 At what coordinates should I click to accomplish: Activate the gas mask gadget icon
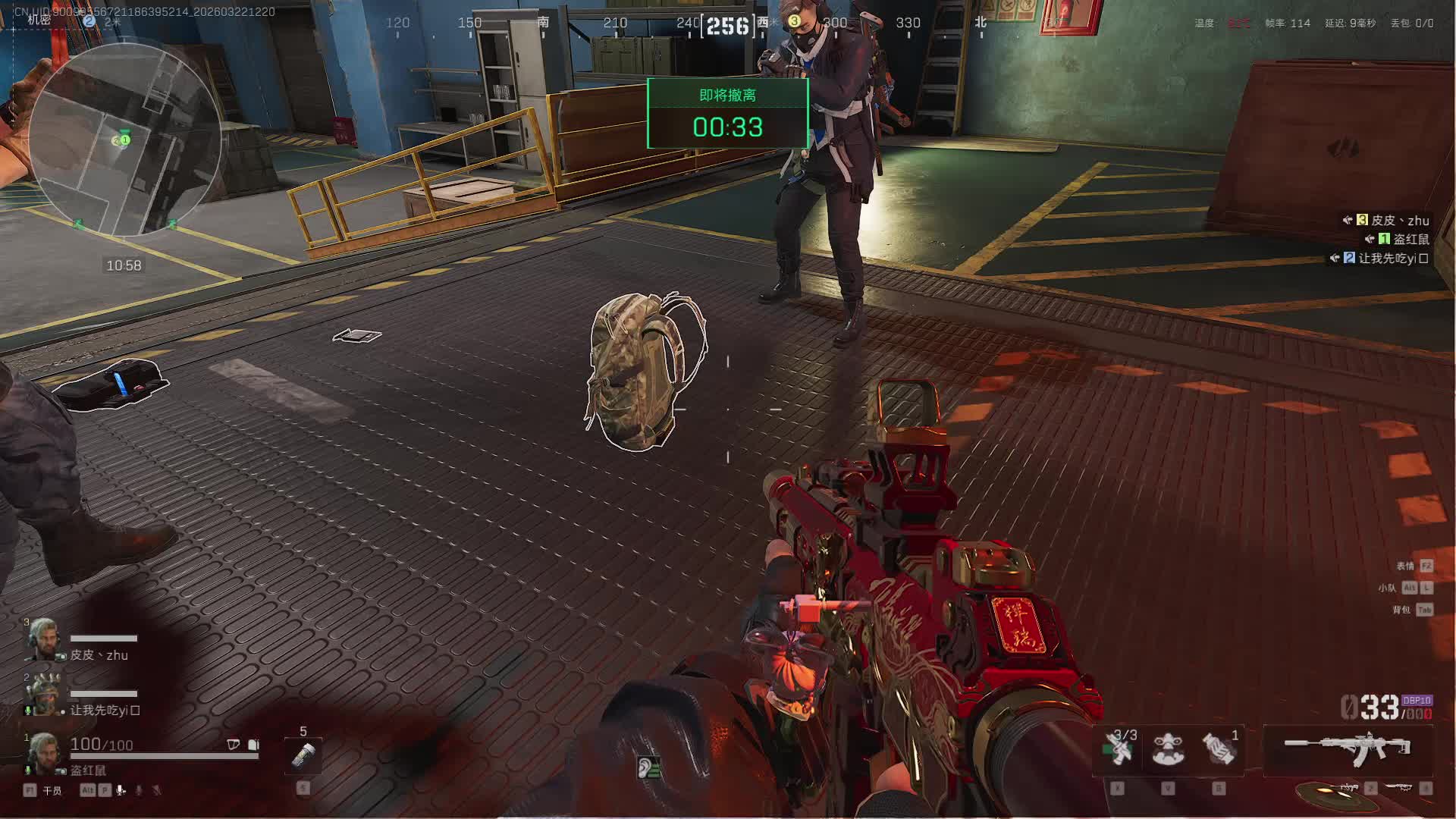pos(1168,749)
